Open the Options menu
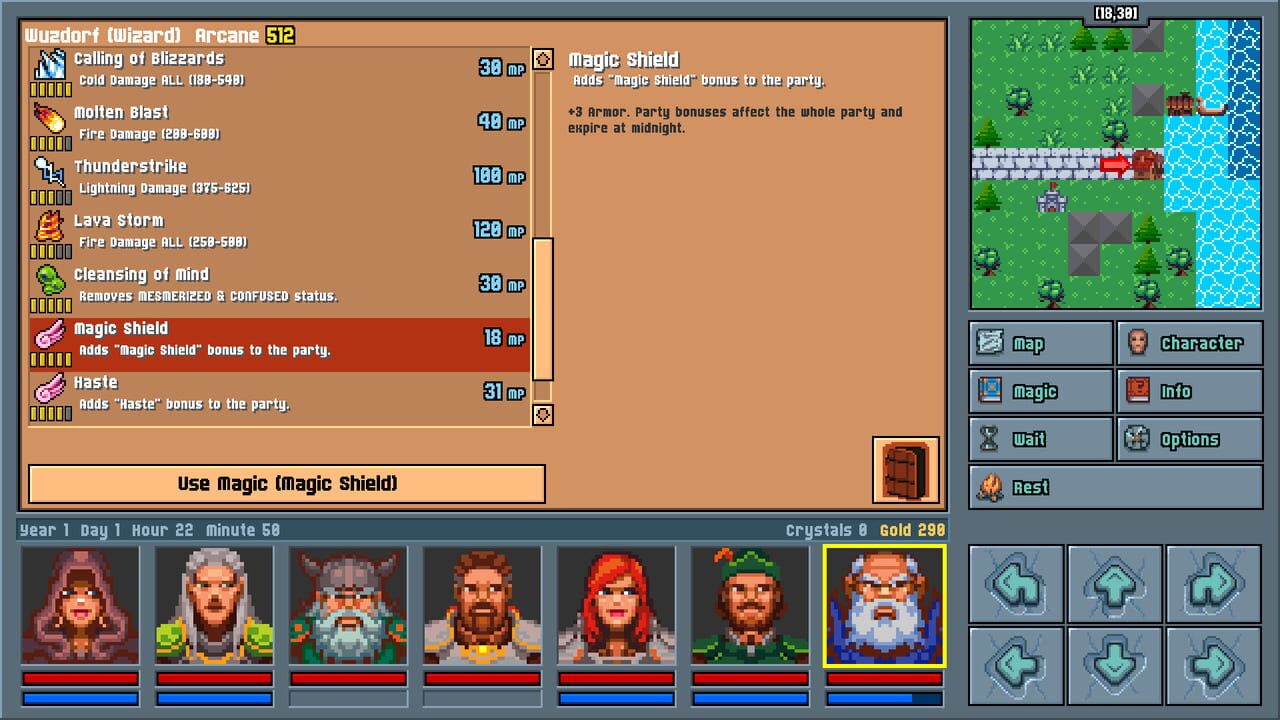Image resolution: width=1280 pixels, height=720 pixels. coord(1190,439)
